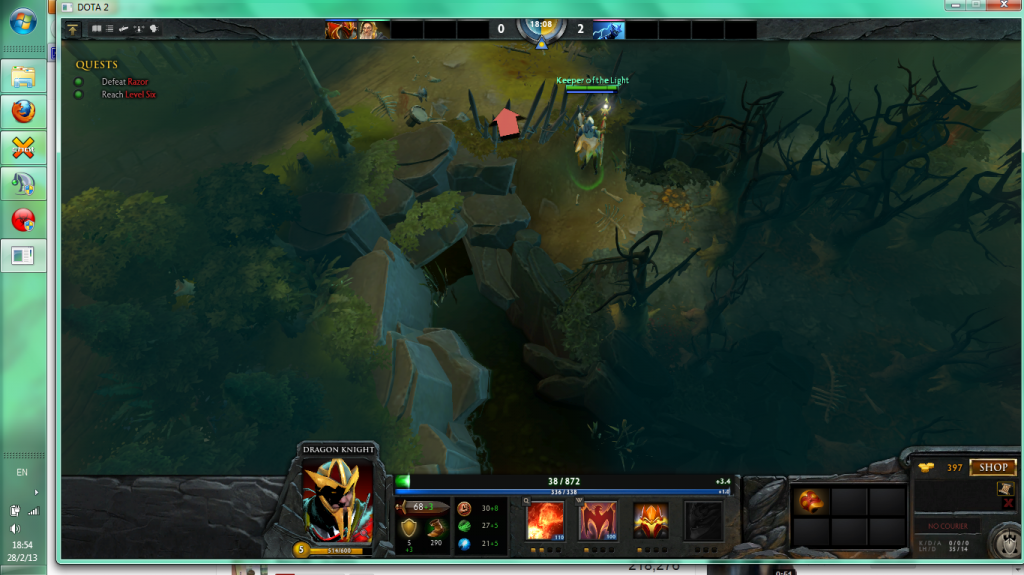This screenshot has height=575, width=1024.
Task: Cast the Breathe Fire ability
Action: coord(544,522)
